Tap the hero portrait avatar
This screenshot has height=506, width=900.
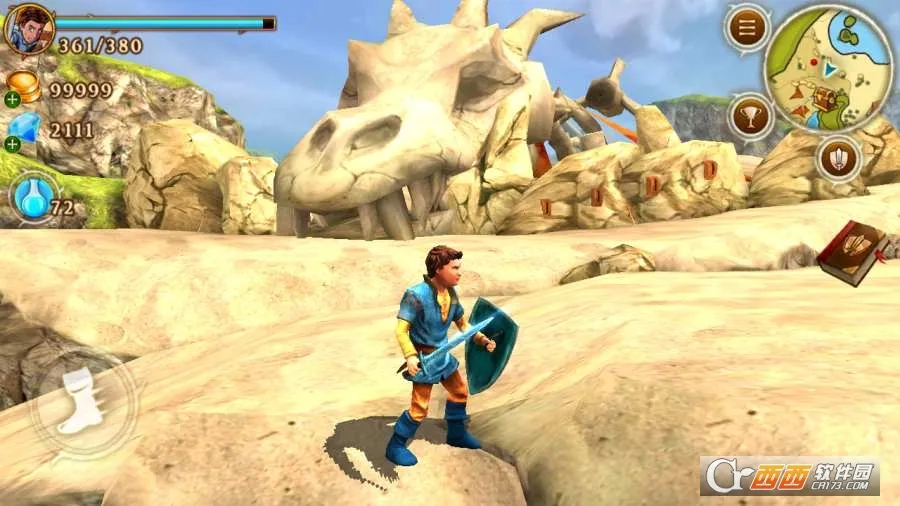tap(28, 28)
